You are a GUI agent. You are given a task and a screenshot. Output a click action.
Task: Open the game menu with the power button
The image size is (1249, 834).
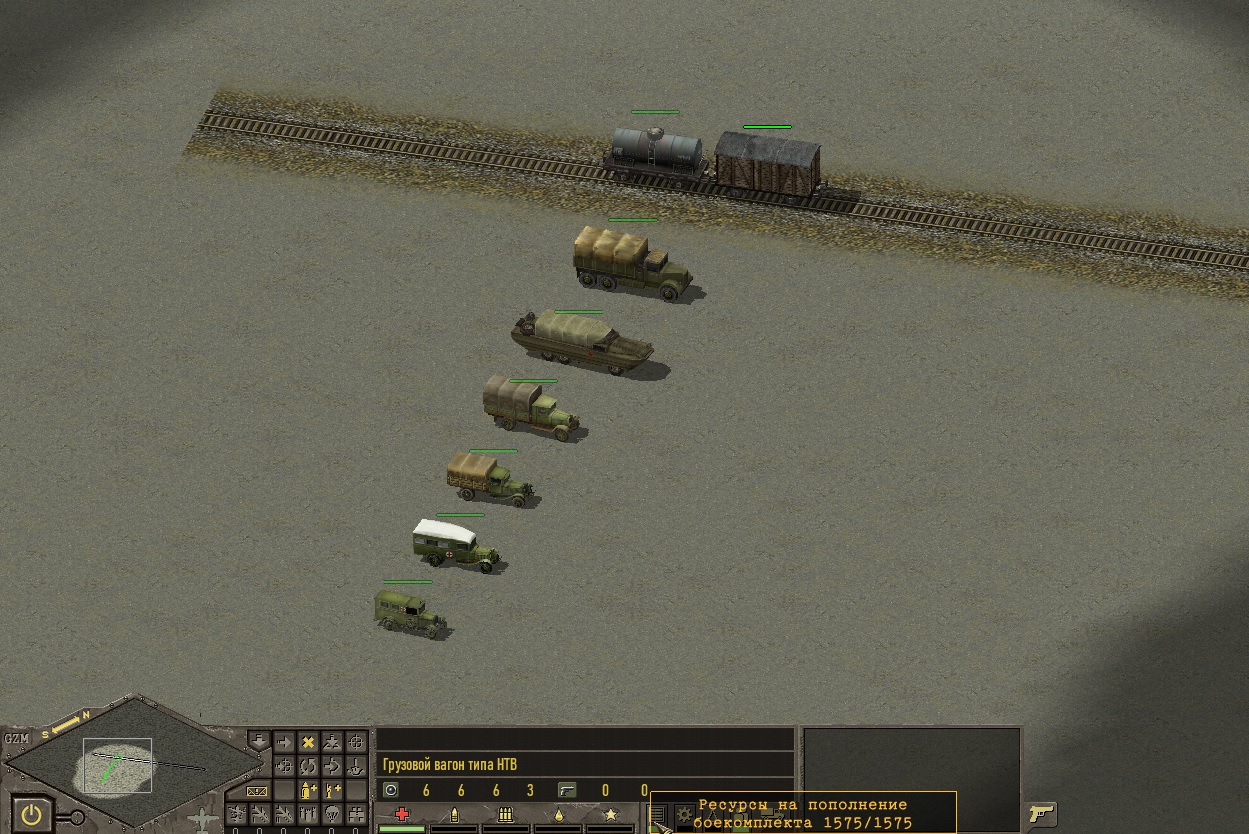(34, 814)
